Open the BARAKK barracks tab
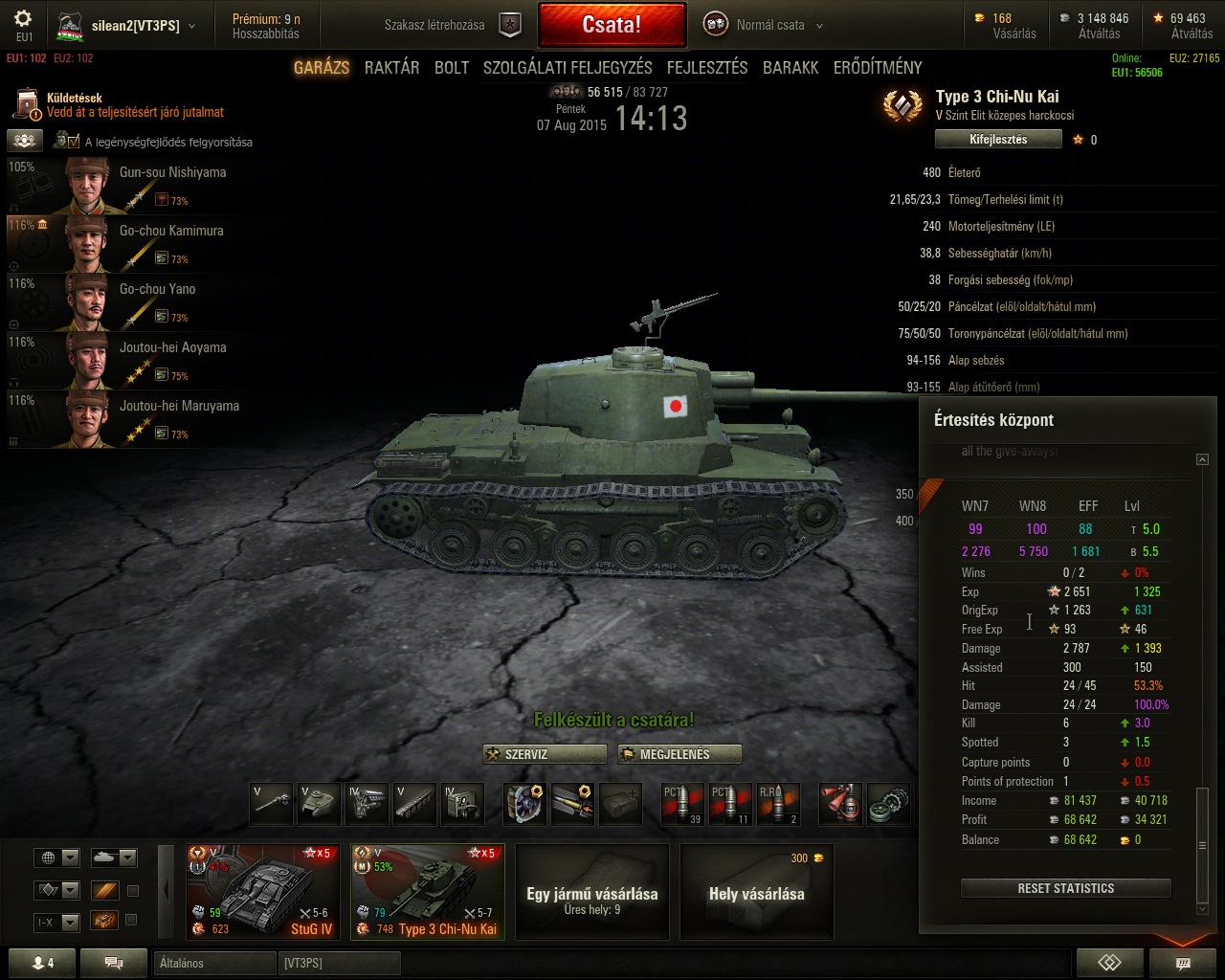The height and width of the screenshot is (980, 1225). coord(791,67)
